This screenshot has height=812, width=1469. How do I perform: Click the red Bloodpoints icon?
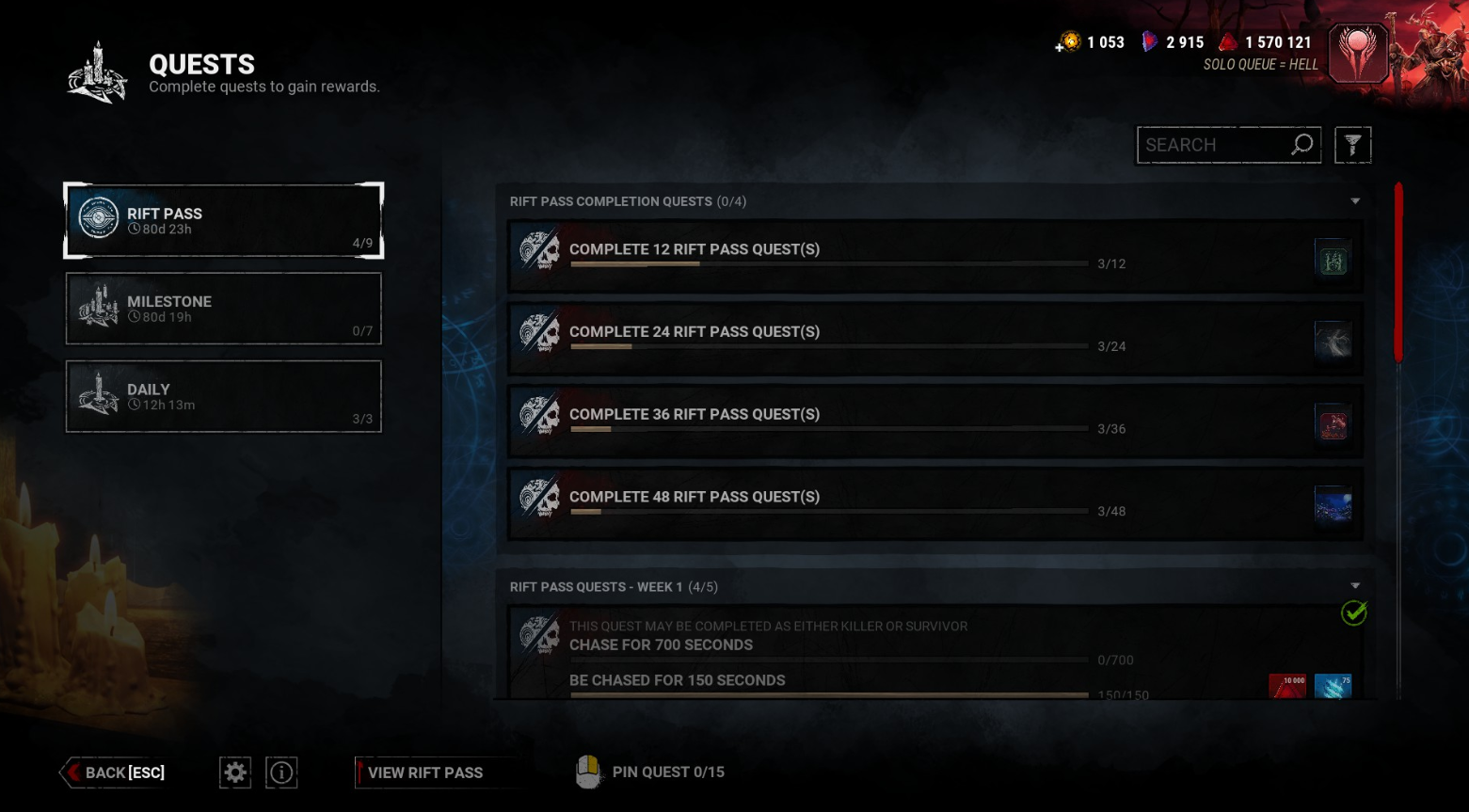click(1228, 42)
